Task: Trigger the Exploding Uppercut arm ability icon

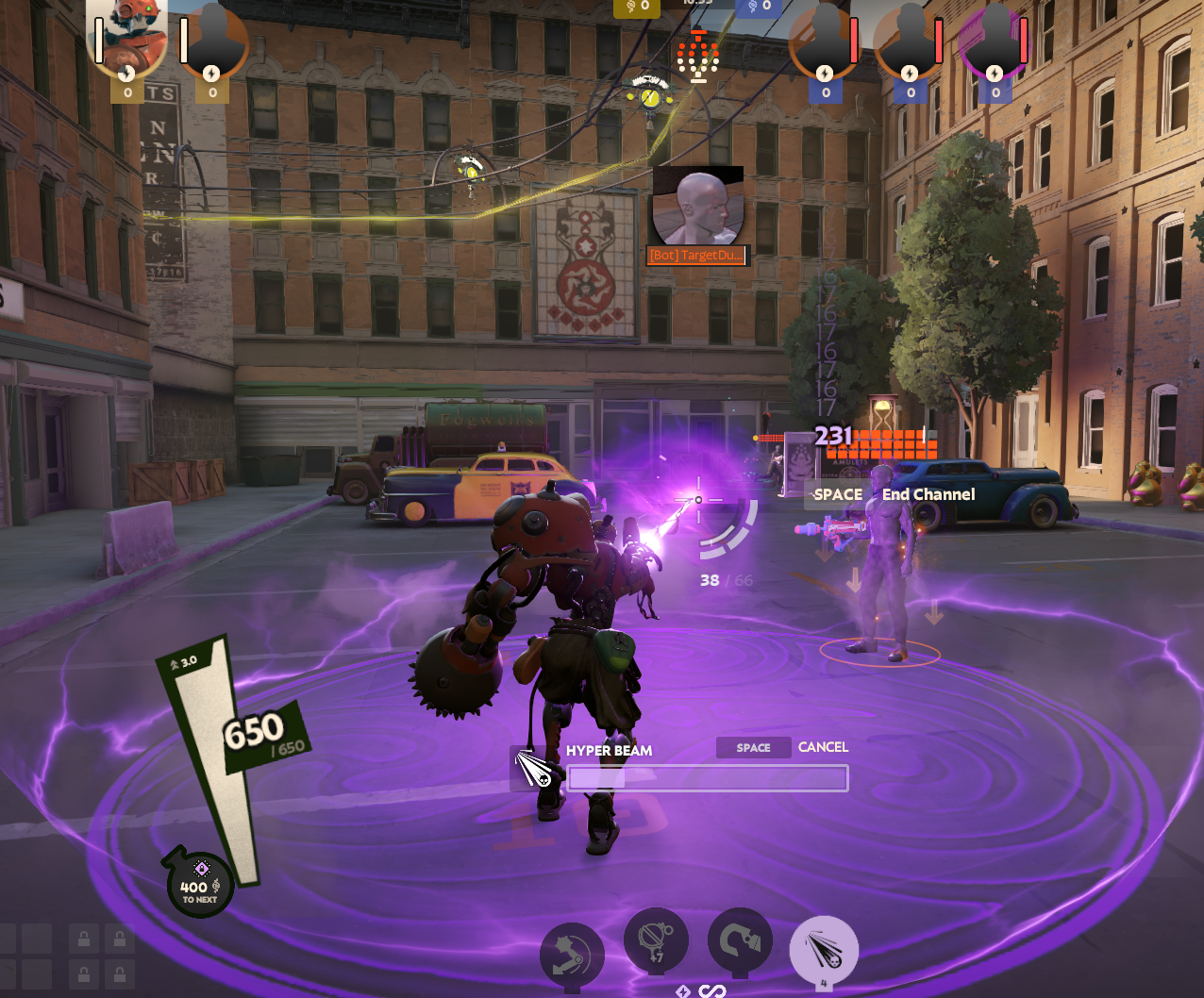Action: [572, 955]
